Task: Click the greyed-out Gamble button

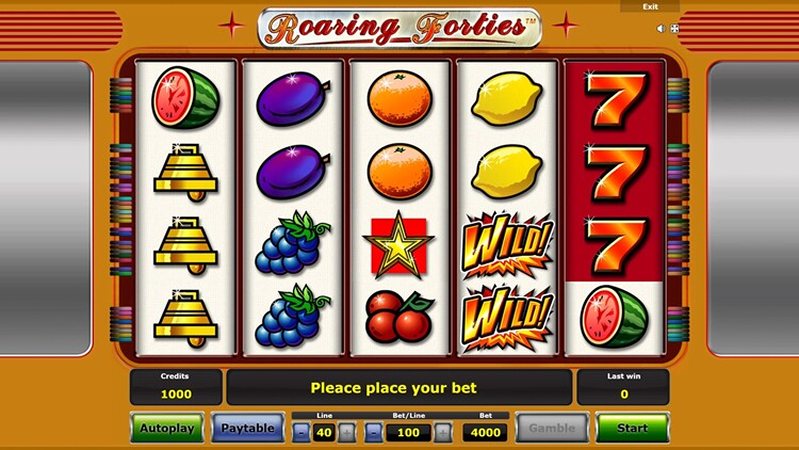Action: click(x=551, y=427)
